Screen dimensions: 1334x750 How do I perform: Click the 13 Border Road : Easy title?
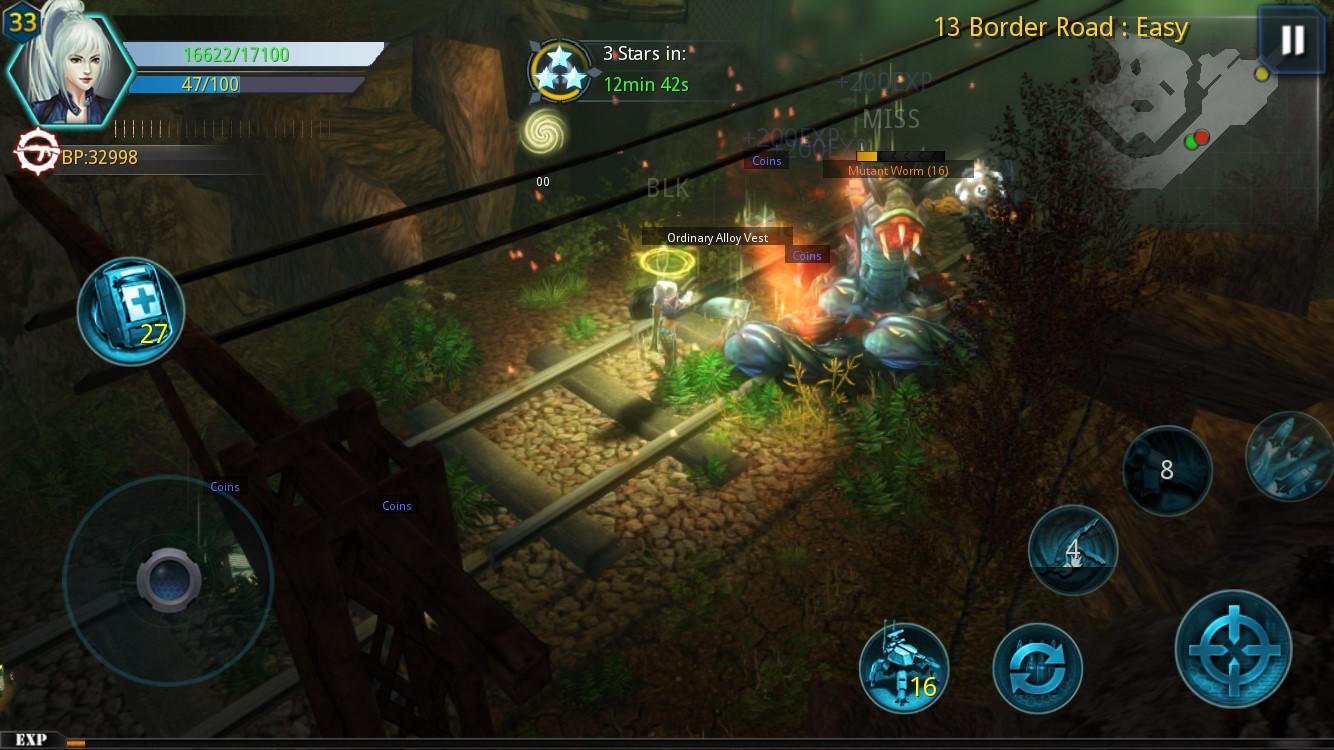coord(1062,27)
